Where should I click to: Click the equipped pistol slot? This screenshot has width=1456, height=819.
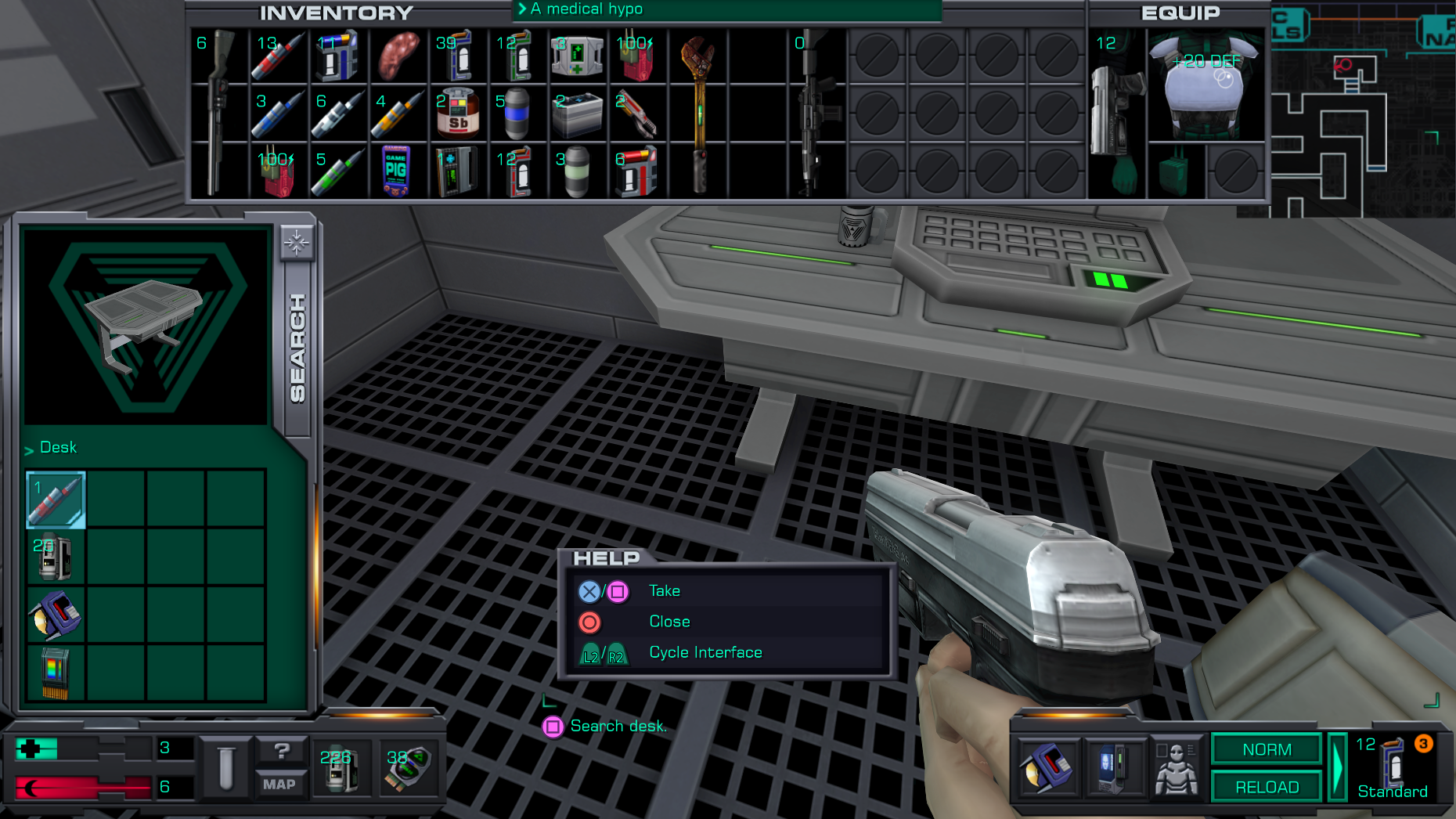(x=1117, y=114)
